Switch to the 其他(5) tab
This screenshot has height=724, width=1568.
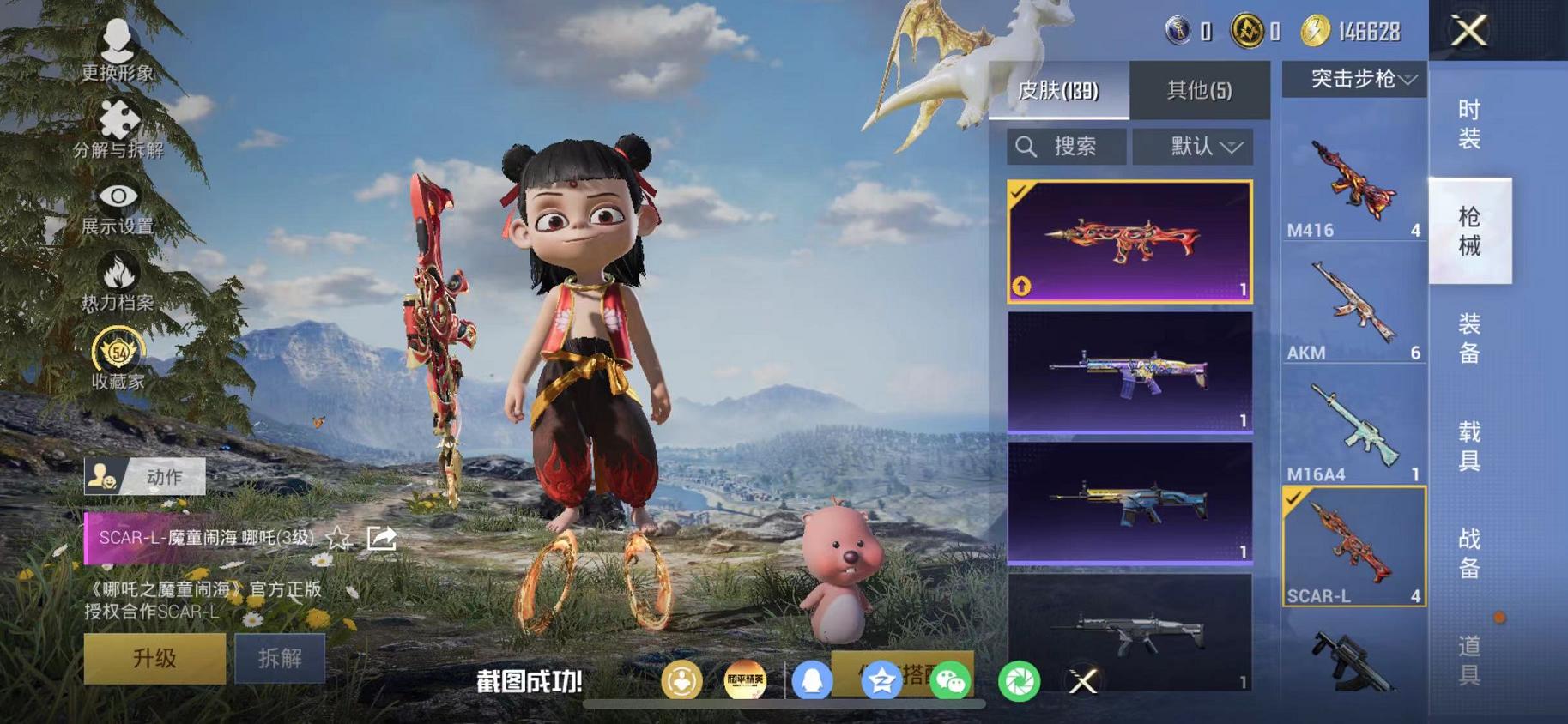click(x=1199, y=90)
